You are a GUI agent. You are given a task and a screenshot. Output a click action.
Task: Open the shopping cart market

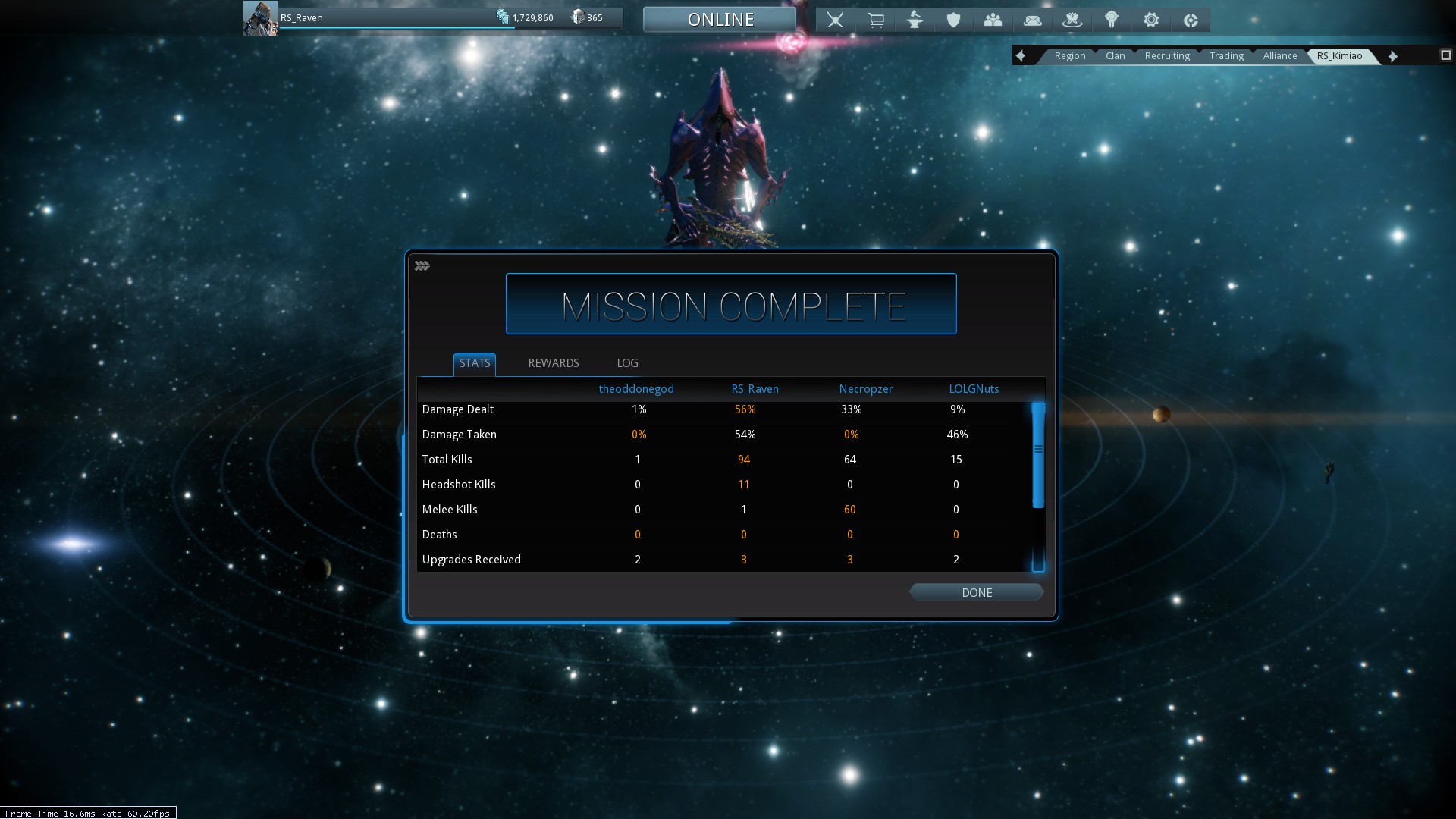coord(875,20)
